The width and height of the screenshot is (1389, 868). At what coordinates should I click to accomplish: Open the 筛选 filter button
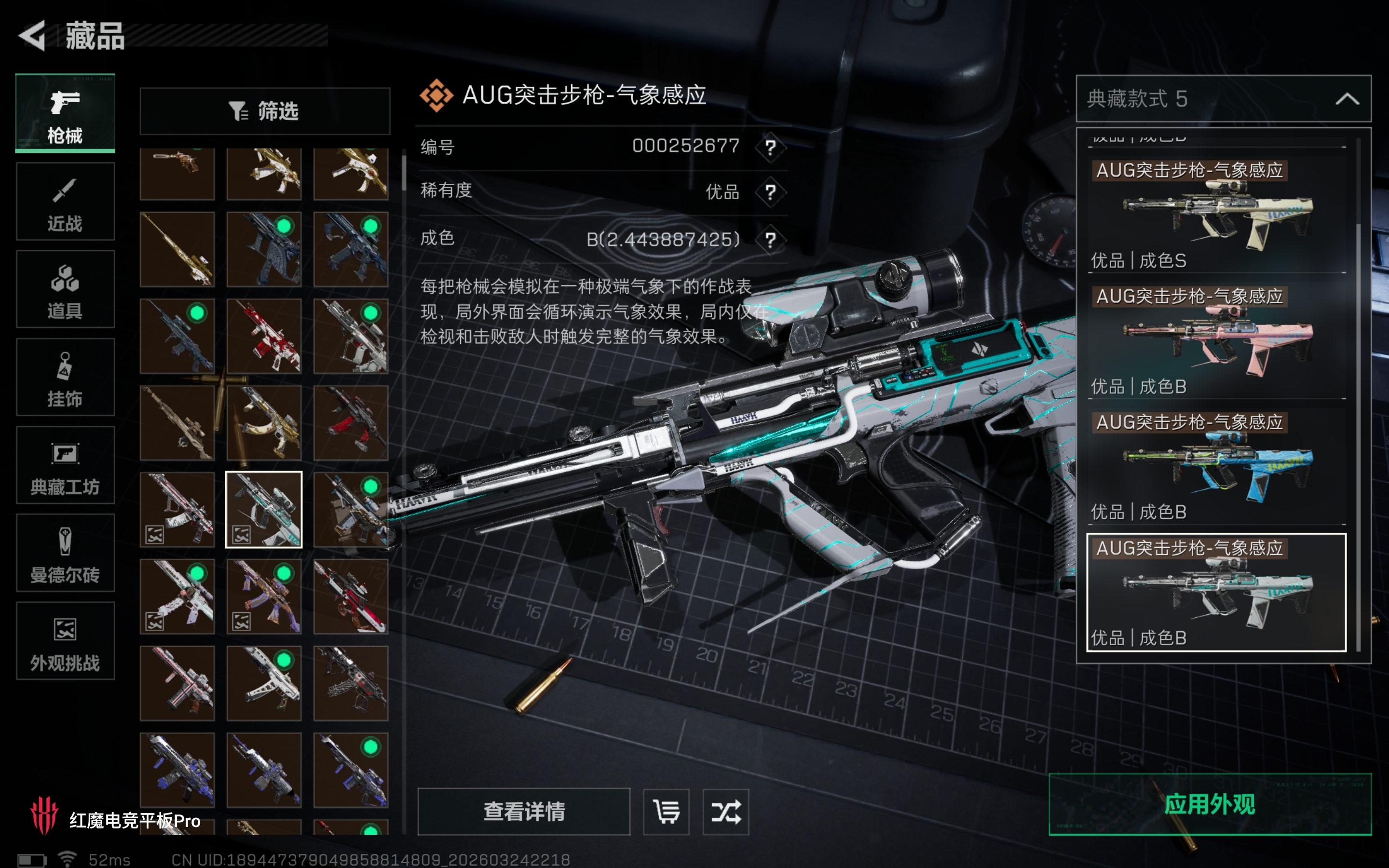click(265, 111)
